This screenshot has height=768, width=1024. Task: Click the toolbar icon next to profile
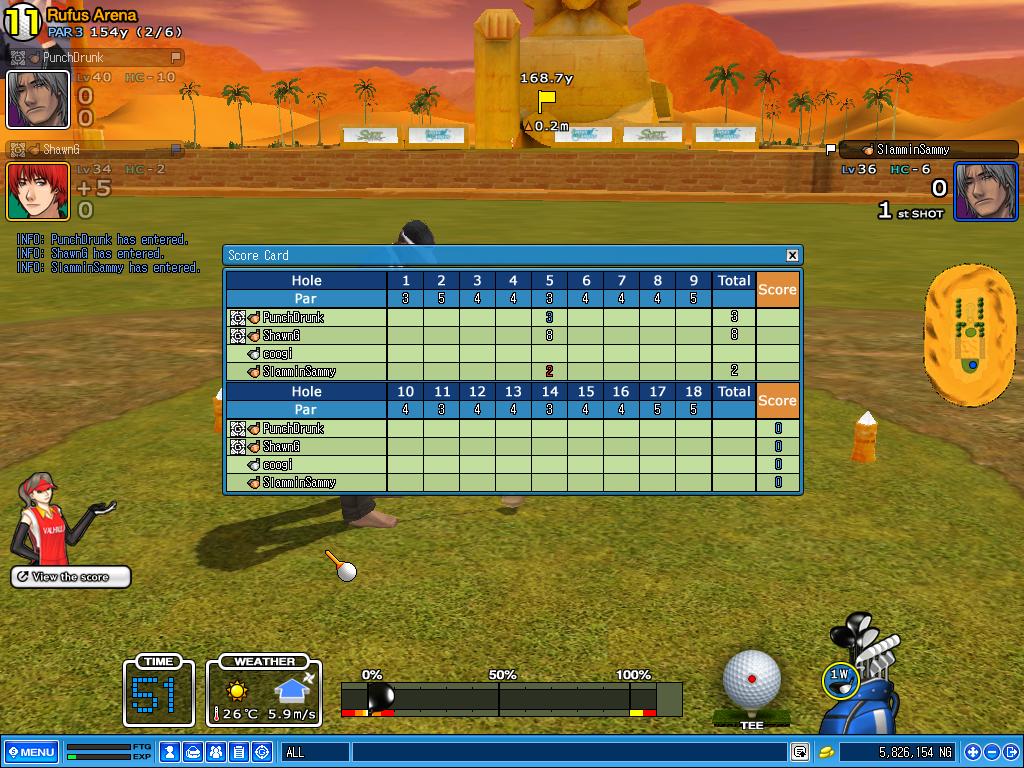(x=193, y=752)
